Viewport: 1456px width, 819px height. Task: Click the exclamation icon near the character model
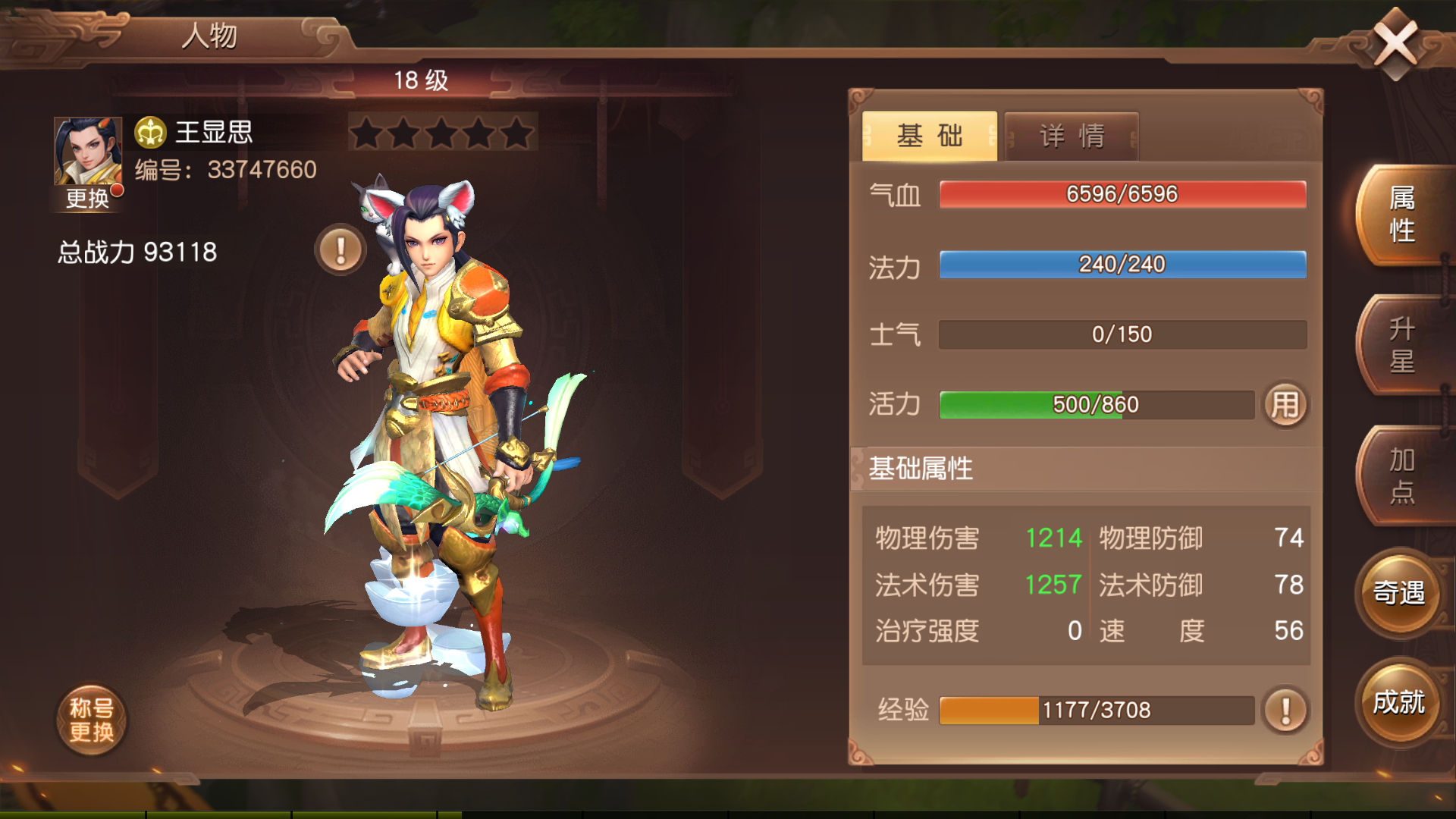[339, 248]
